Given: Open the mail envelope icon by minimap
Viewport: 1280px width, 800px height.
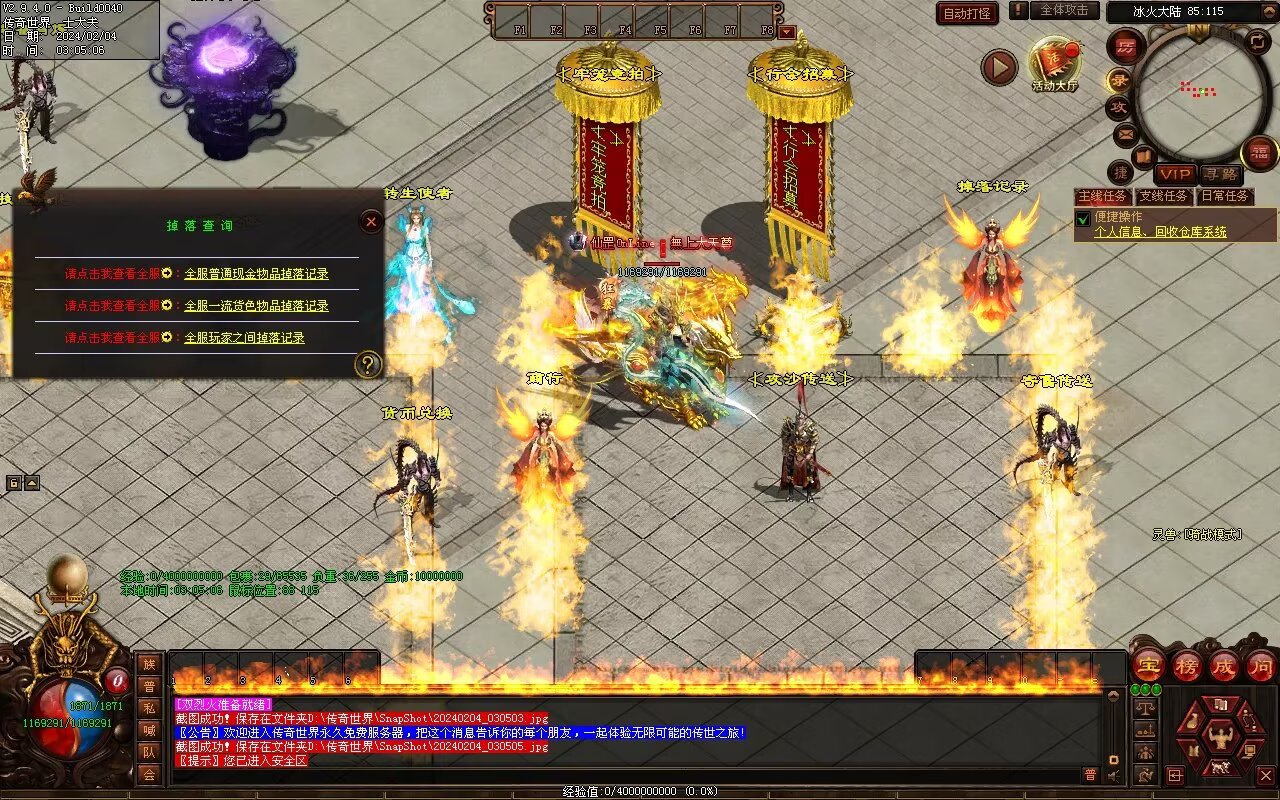Looking at the screenshot, I should (1126, 133).
